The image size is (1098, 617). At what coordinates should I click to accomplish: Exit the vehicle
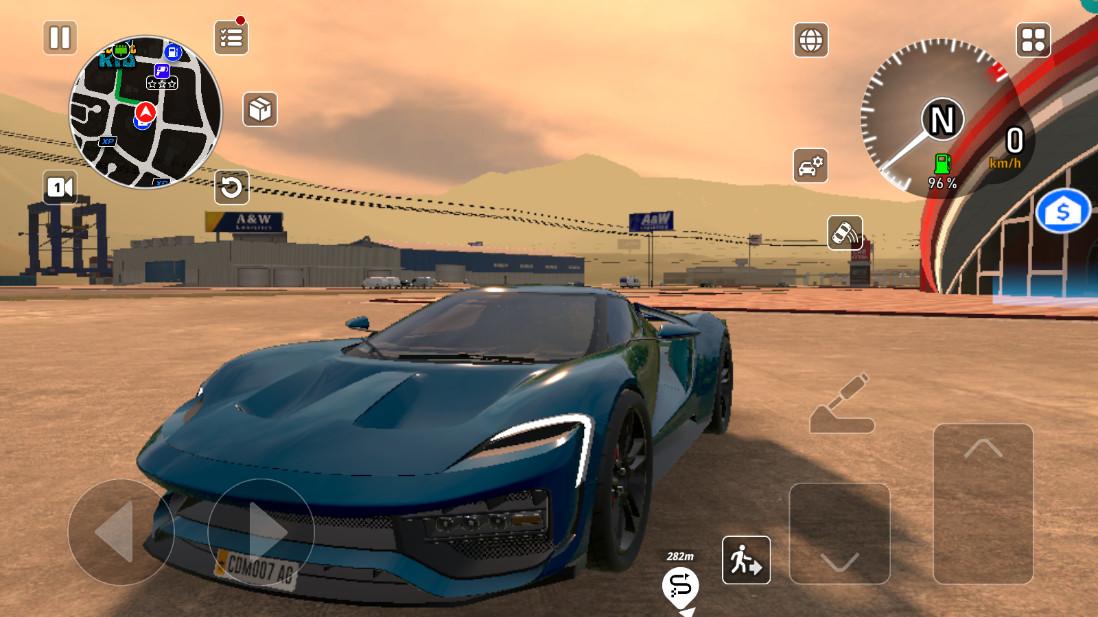746,560
